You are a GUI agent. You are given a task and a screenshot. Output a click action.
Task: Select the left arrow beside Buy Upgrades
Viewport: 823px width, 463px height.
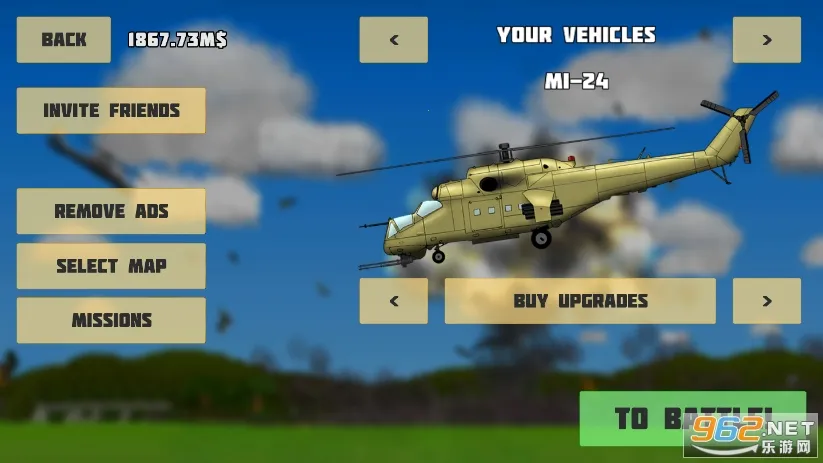click(394, 301)
